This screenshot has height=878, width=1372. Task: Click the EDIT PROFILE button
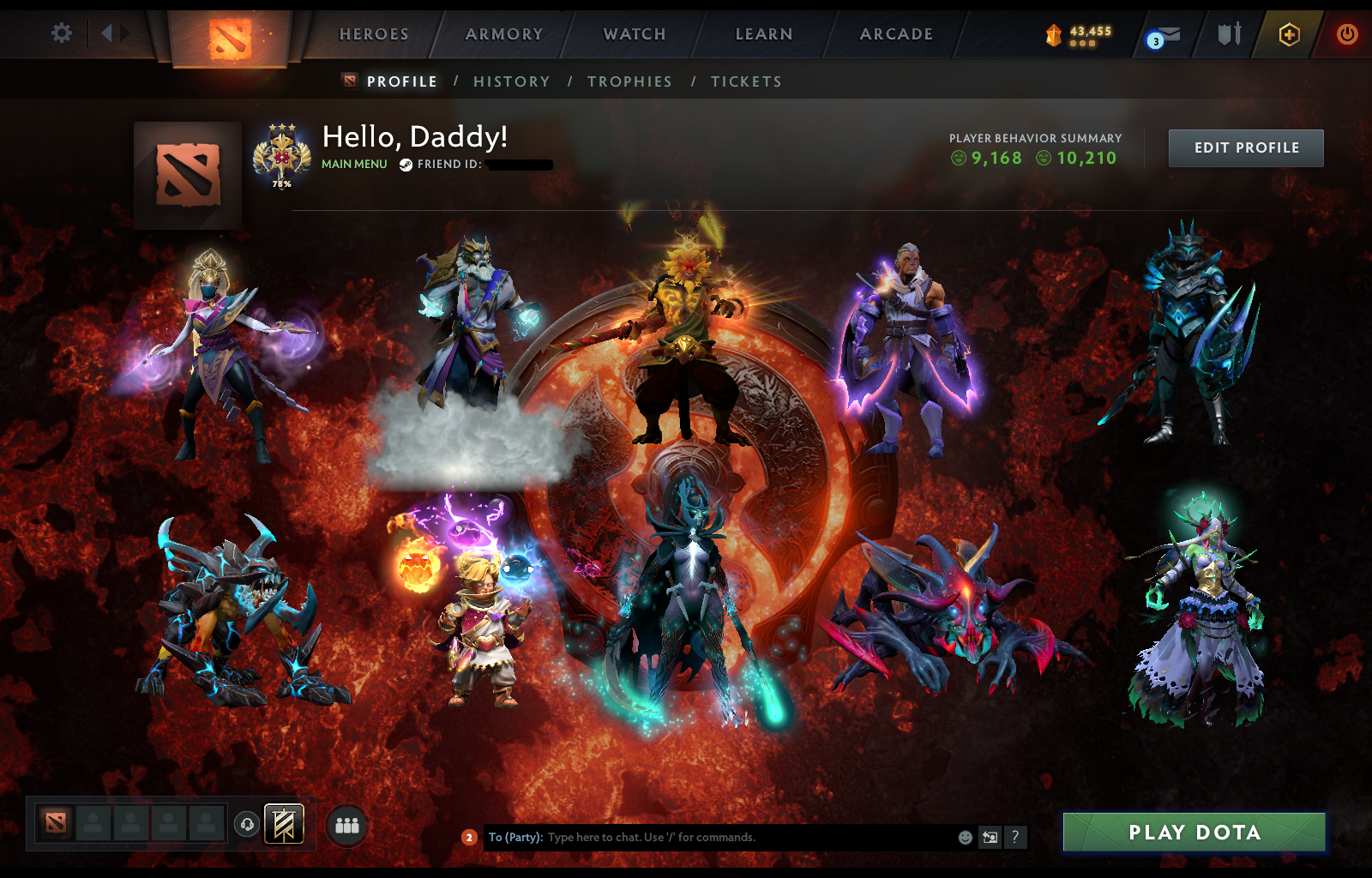pyautogui.click(x=1245, y=147)
